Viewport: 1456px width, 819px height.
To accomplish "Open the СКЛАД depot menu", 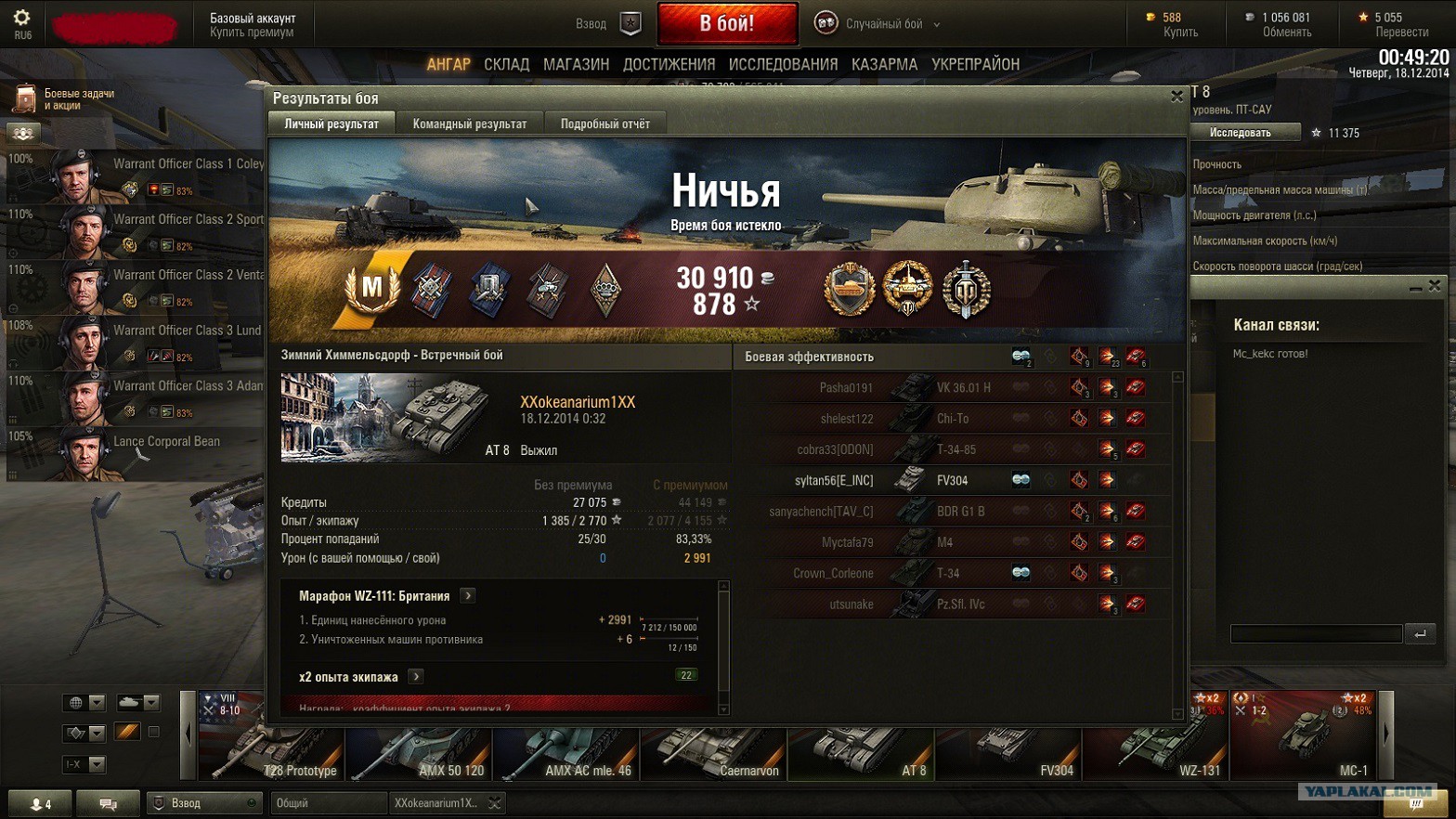I will coord(506,64).
